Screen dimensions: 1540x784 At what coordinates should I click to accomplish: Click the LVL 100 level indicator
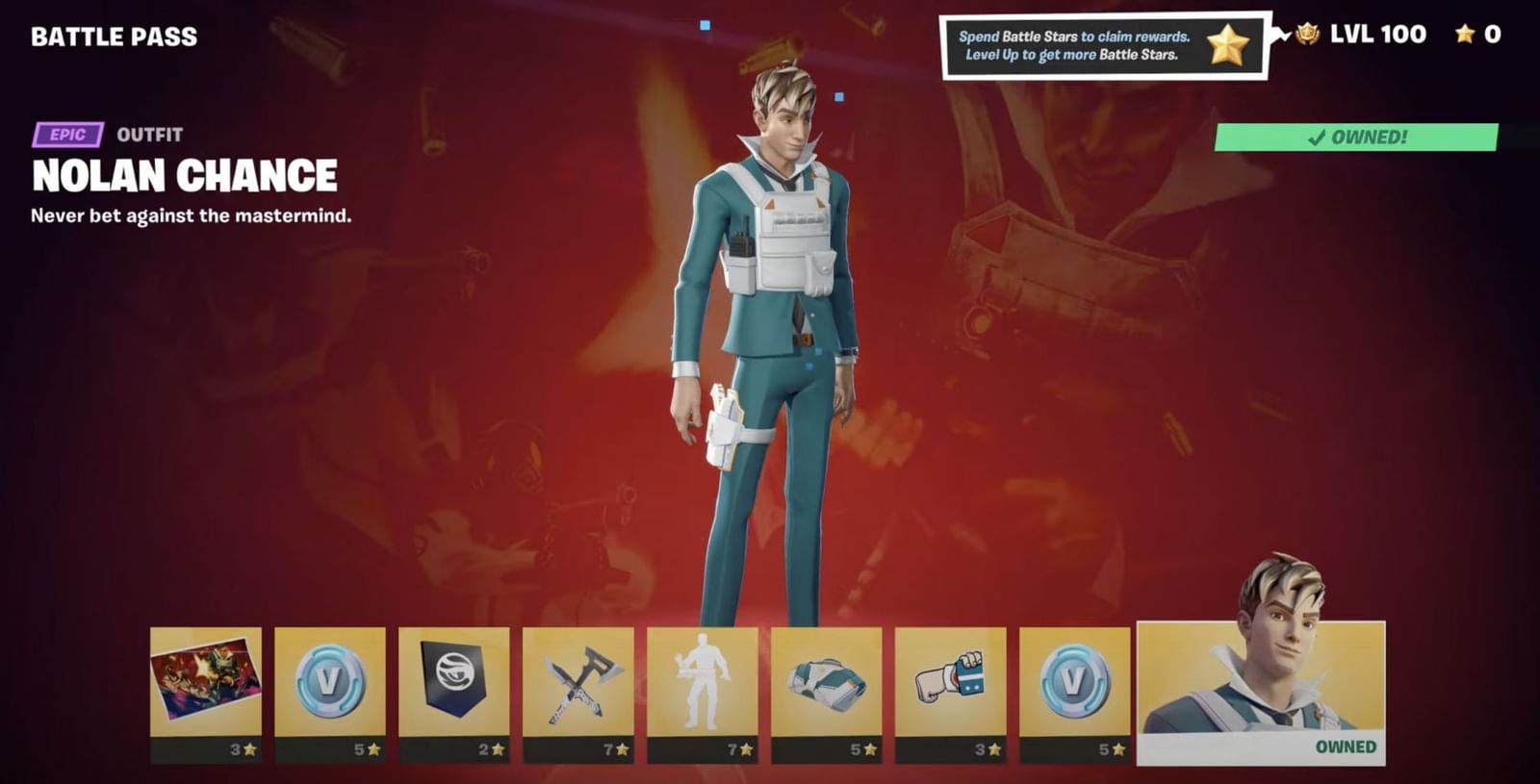(x=1378, y=35)
